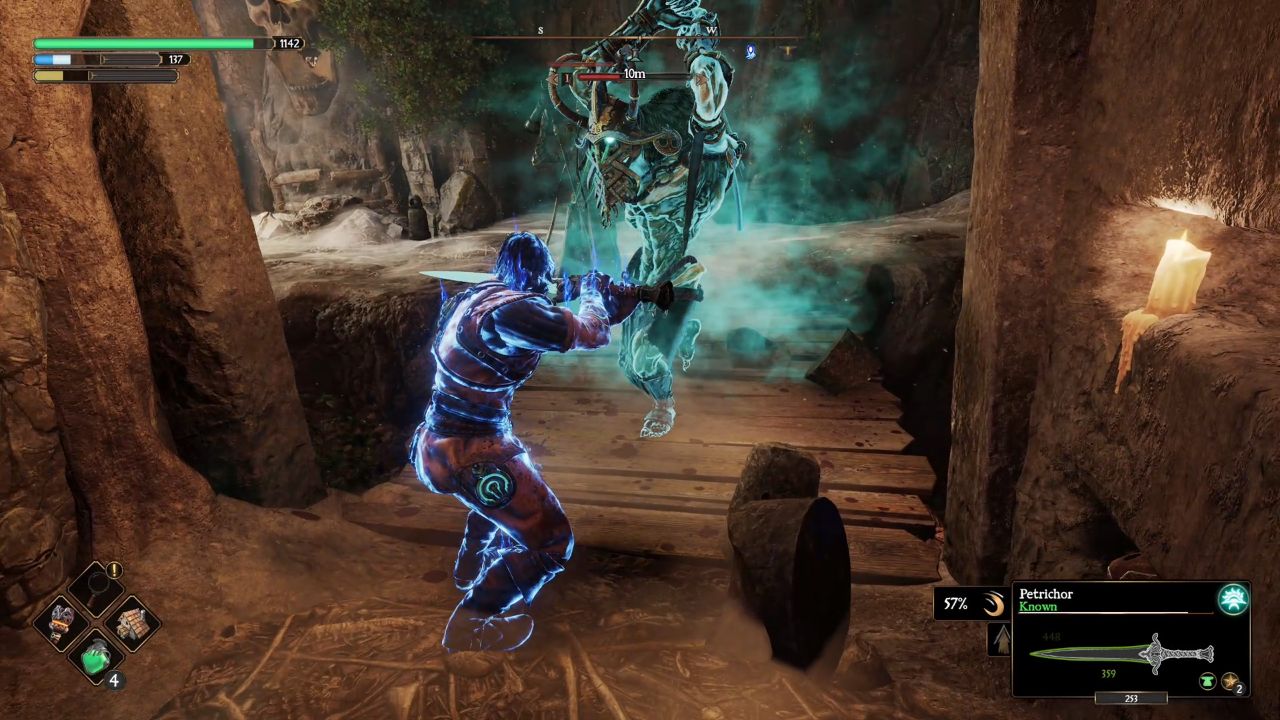The height and width of the screenshot is (720, 1280).
Task: Click the Petrichor dagger weapon panel
Action: 1130,639
